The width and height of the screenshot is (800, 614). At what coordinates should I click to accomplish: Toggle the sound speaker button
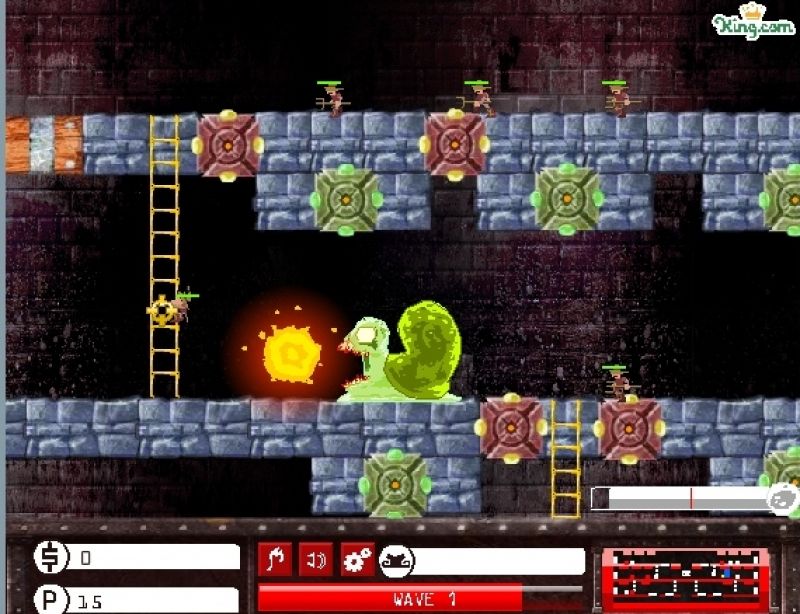tap(316, 560)
